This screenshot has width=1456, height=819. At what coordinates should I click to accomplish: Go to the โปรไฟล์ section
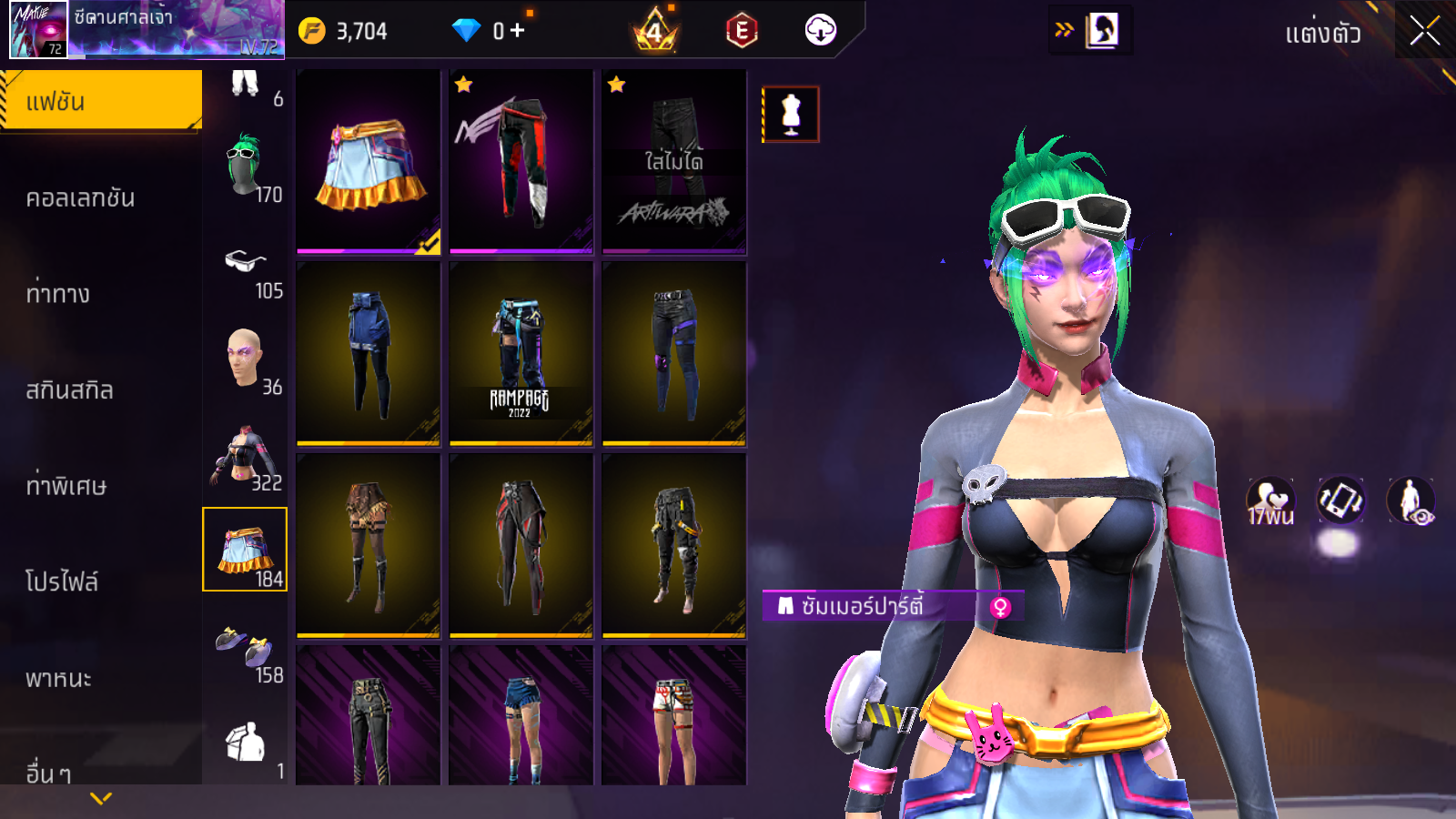pyautogui.click(x=62, y=581)
